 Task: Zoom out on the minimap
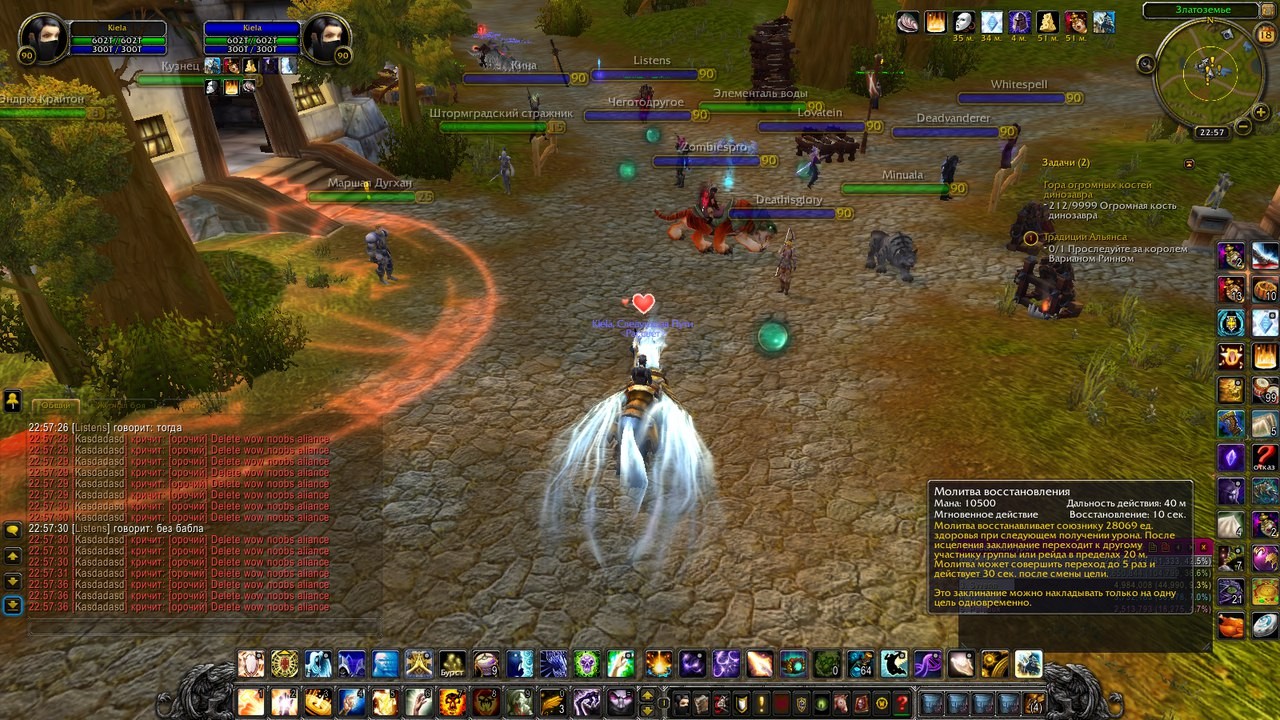(1243, 127)
